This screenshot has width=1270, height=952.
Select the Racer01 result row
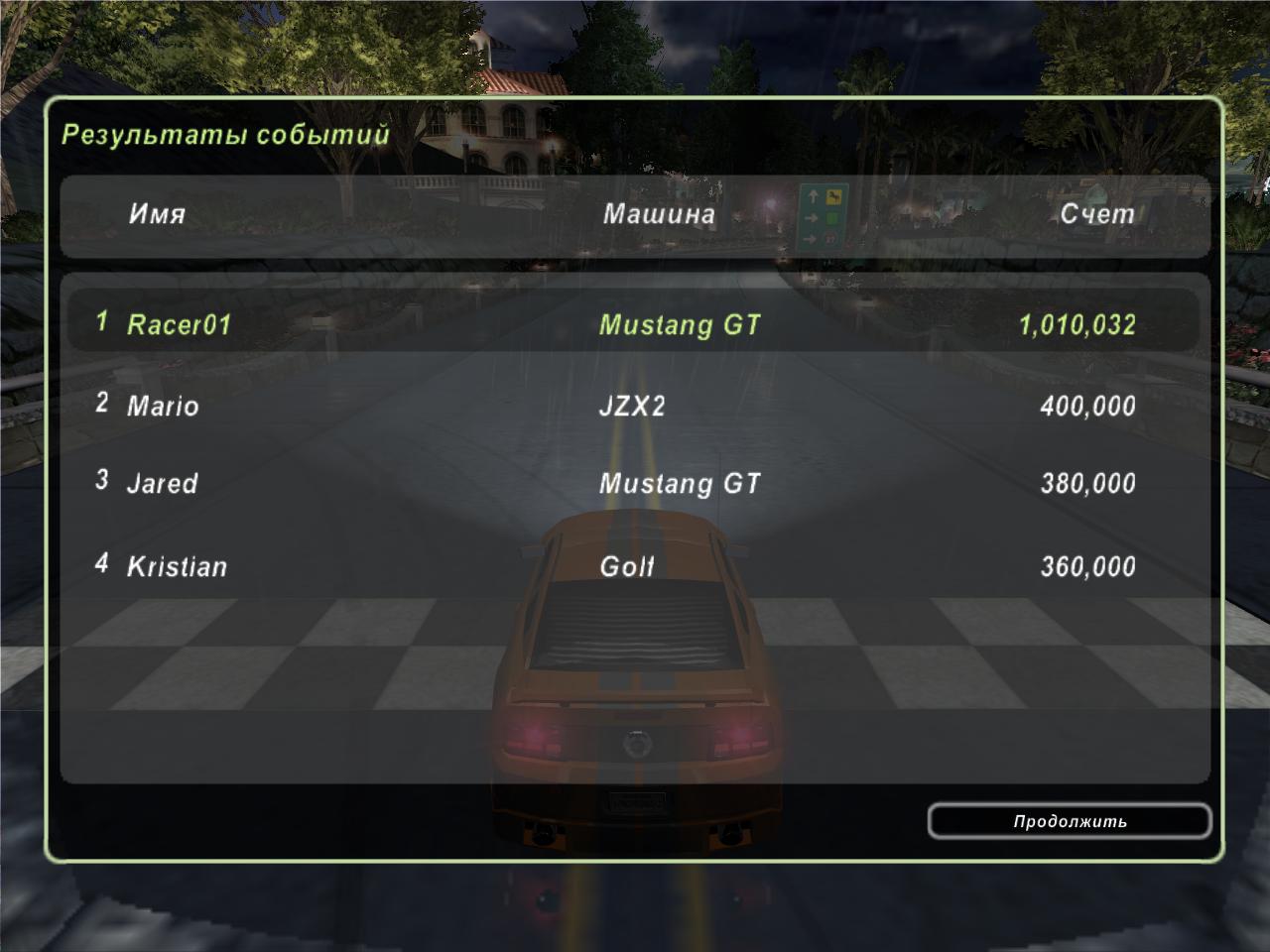[633, 323]
